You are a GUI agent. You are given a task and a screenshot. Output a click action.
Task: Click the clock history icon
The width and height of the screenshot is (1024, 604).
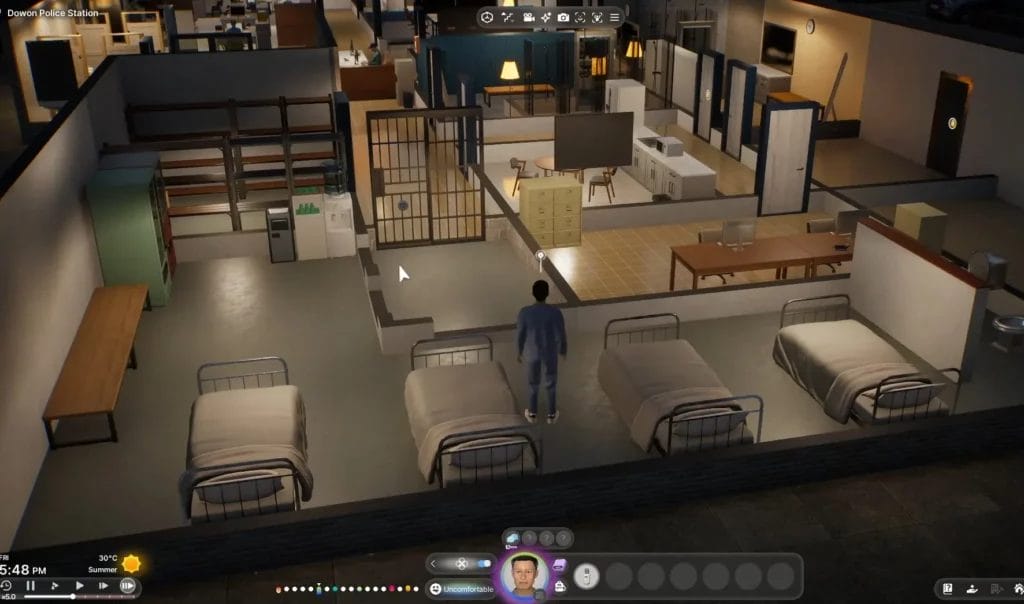tap(6, 586)
